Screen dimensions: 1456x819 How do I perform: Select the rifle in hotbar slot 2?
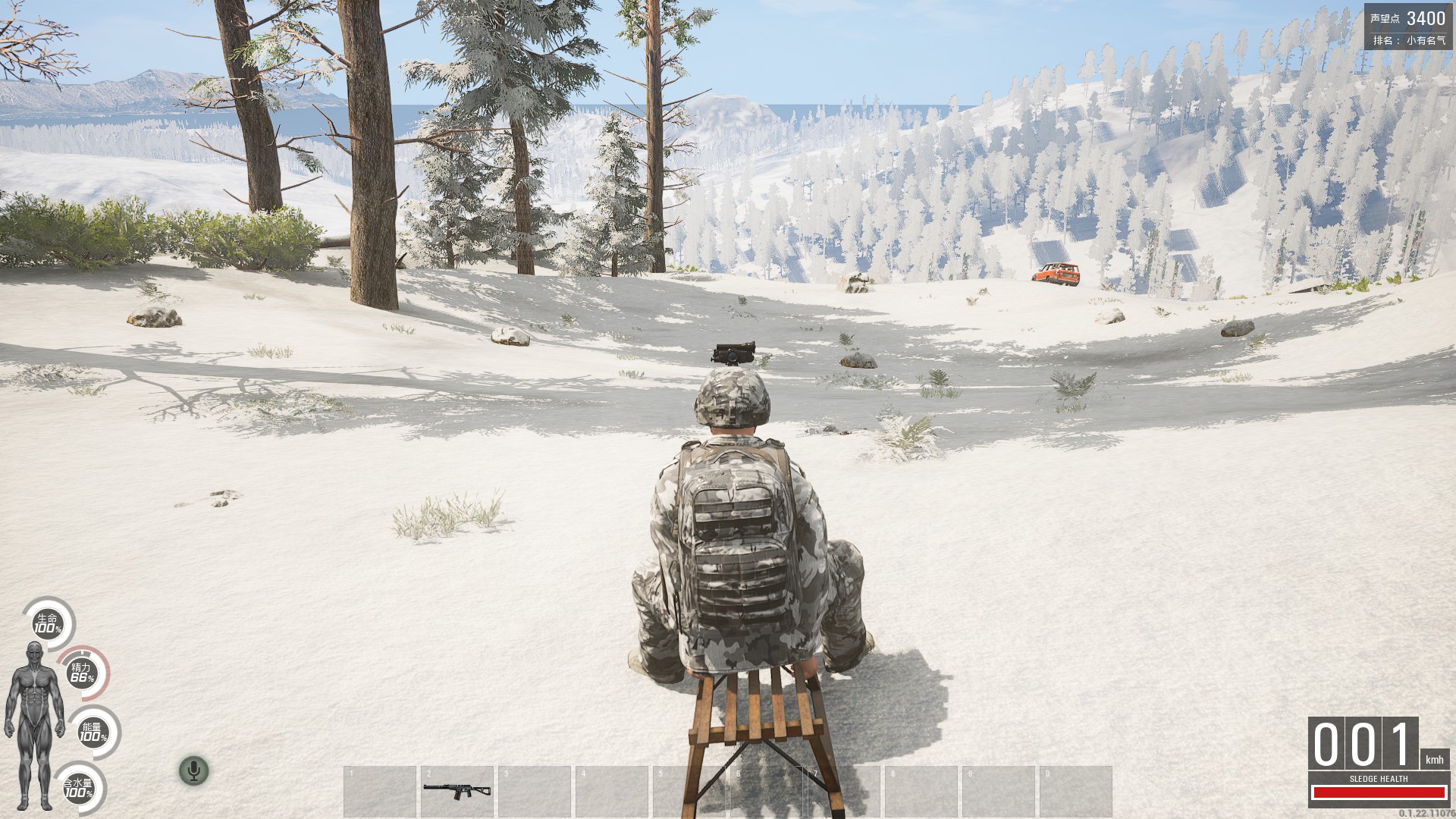[x=457, y=789]
